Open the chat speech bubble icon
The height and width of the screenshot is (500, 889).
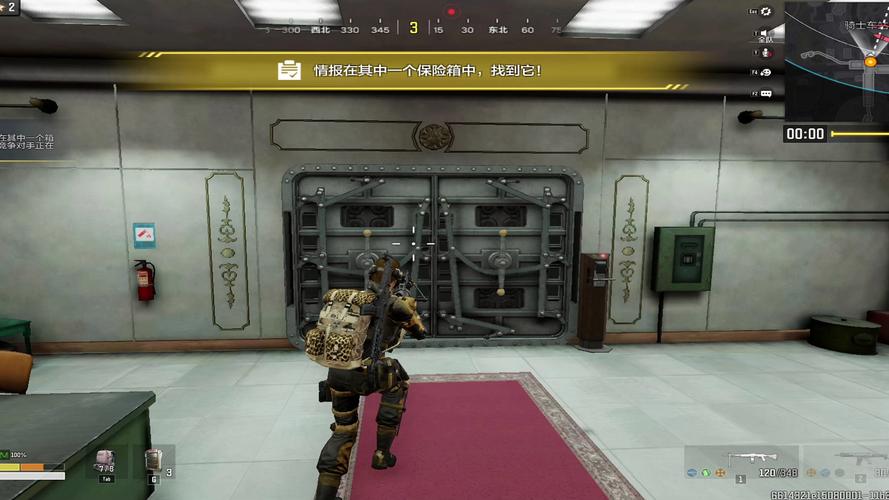766,93
